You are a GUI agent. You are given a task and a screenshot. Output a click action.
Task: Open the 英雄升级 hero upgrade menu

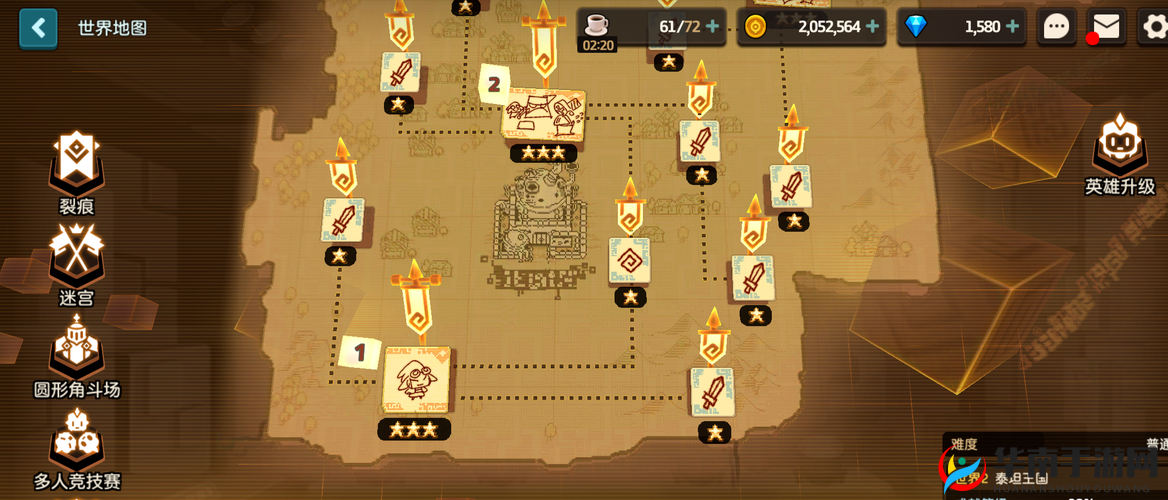(x=1119, y=150)
